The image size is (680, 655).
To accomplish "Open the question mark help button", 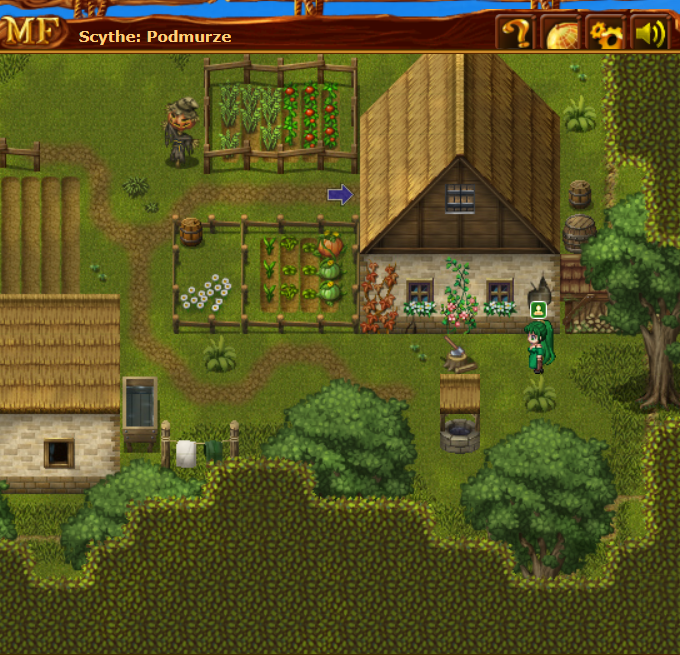I will (515, 34).
